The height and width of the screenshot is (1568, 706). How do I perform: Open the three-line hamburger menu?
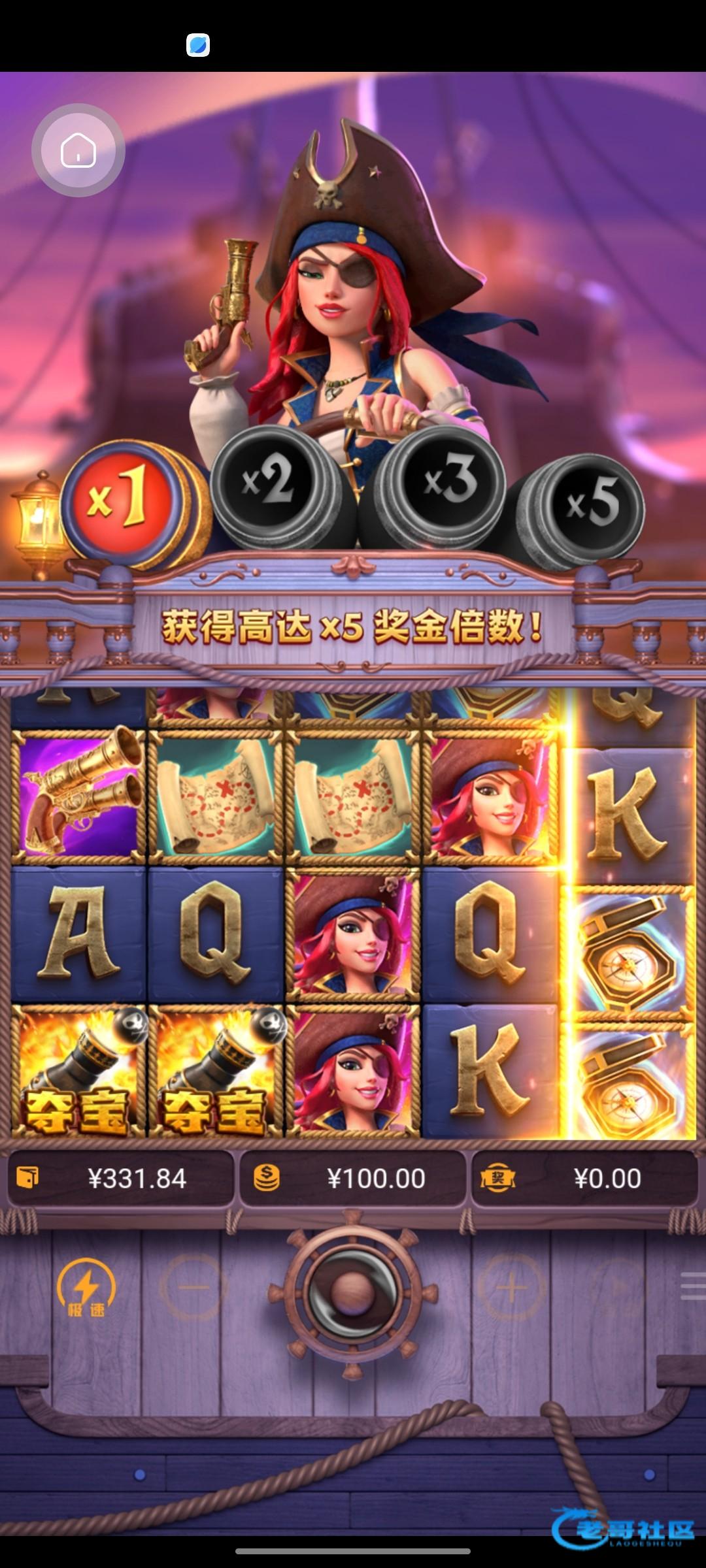pyautogui.click(x=692, y=1286)
